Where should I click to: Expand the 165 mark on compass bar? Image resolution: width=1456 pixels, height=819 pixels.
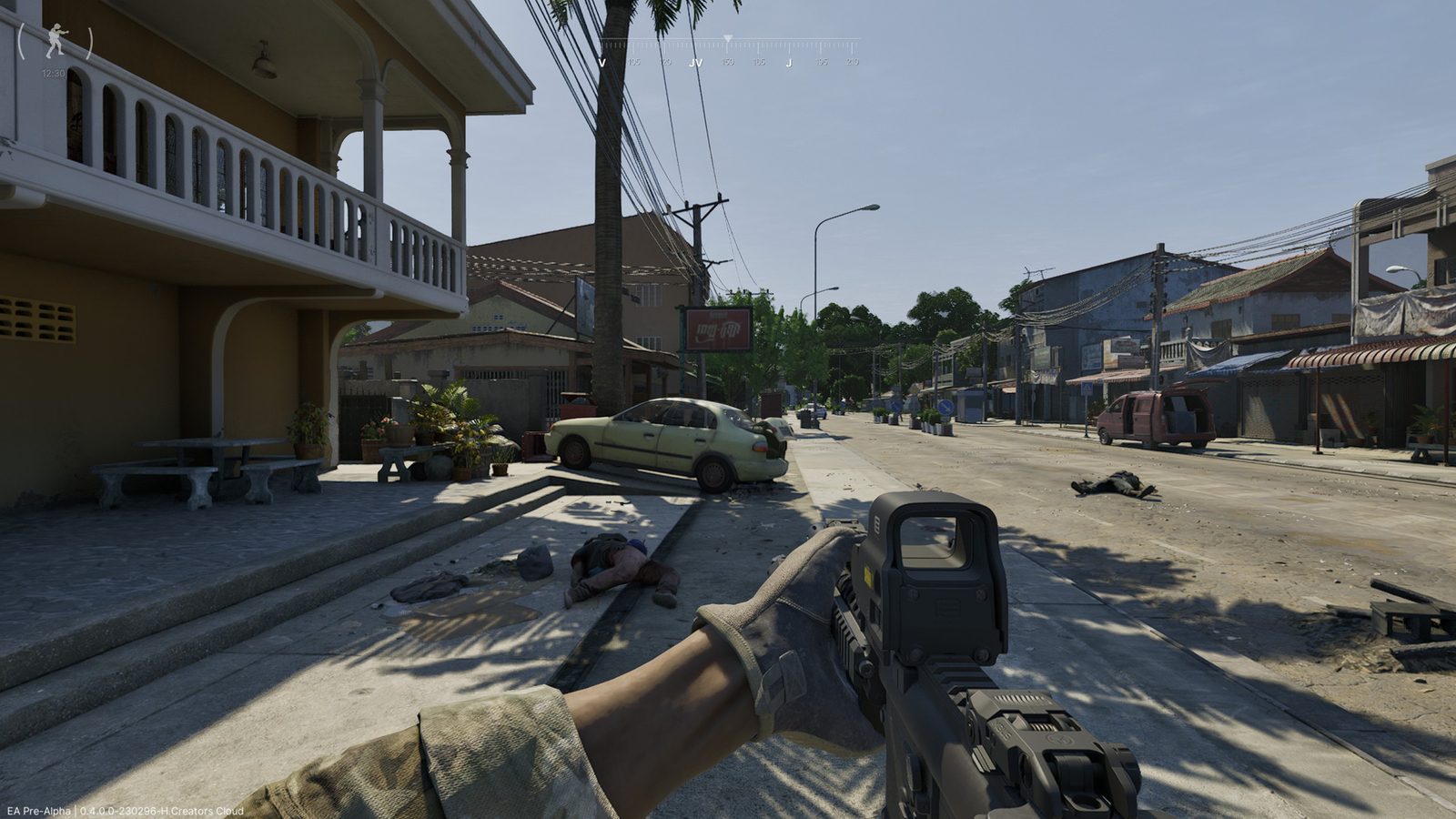(758, 62)
